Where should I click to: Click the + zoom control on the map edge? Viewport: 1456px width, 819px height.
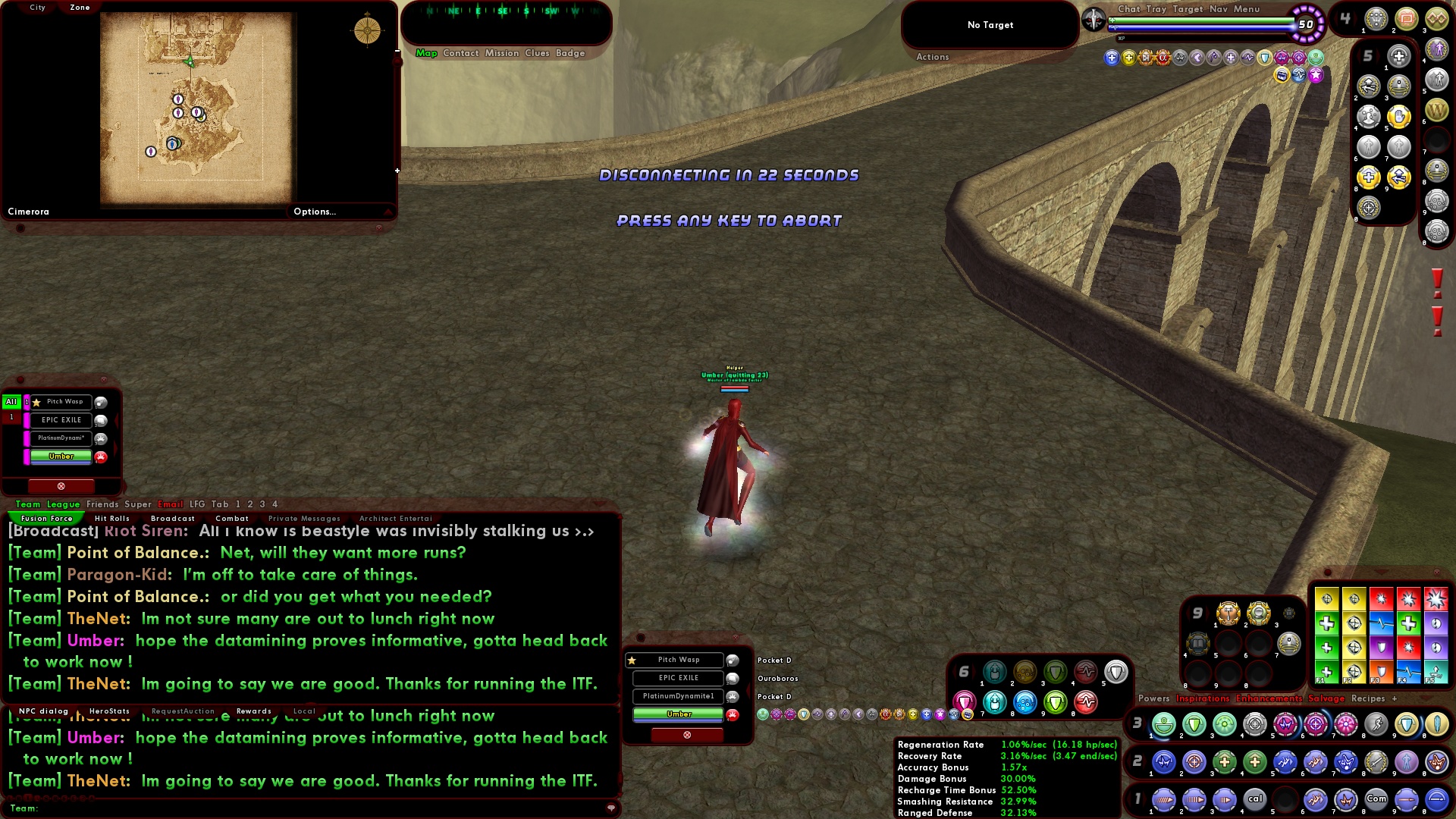coord(397,171)
